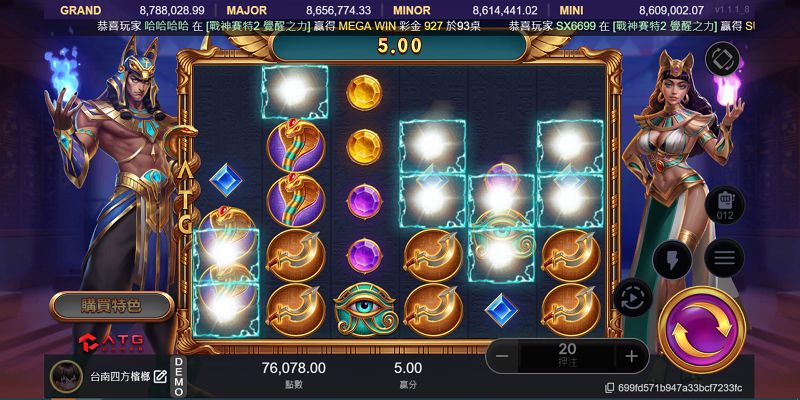Copy the round ID code
Viewport: 800px width, 400px height.
coord(610,388)
